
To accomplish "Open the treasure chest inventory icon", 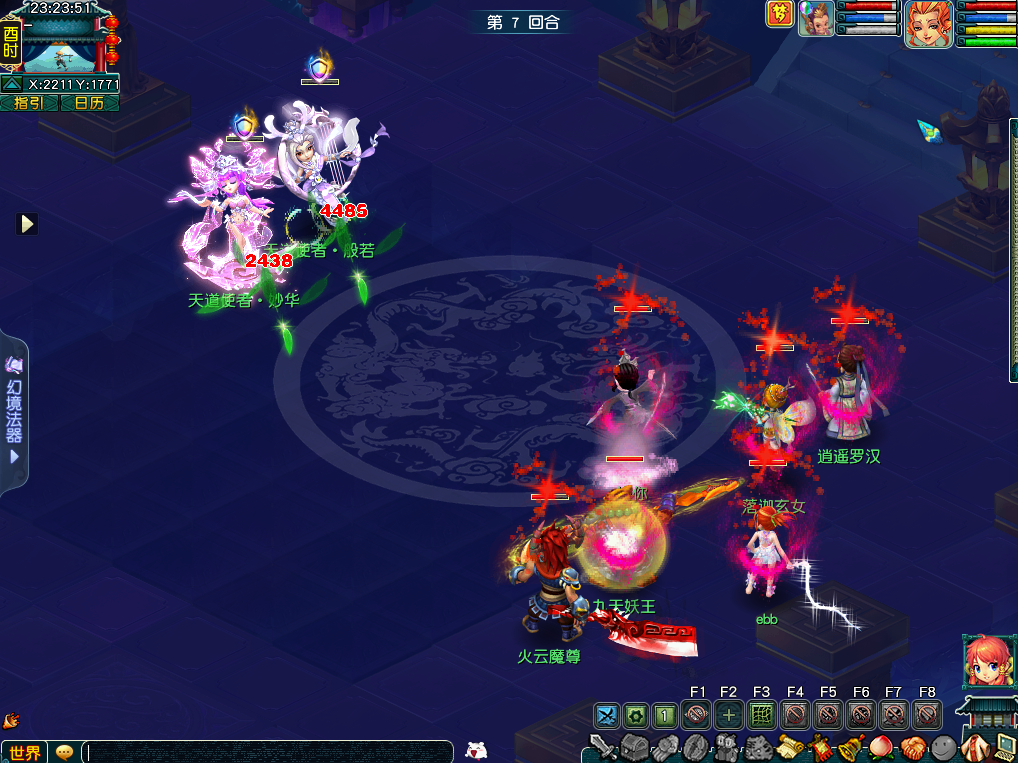I will click(634, 747).
